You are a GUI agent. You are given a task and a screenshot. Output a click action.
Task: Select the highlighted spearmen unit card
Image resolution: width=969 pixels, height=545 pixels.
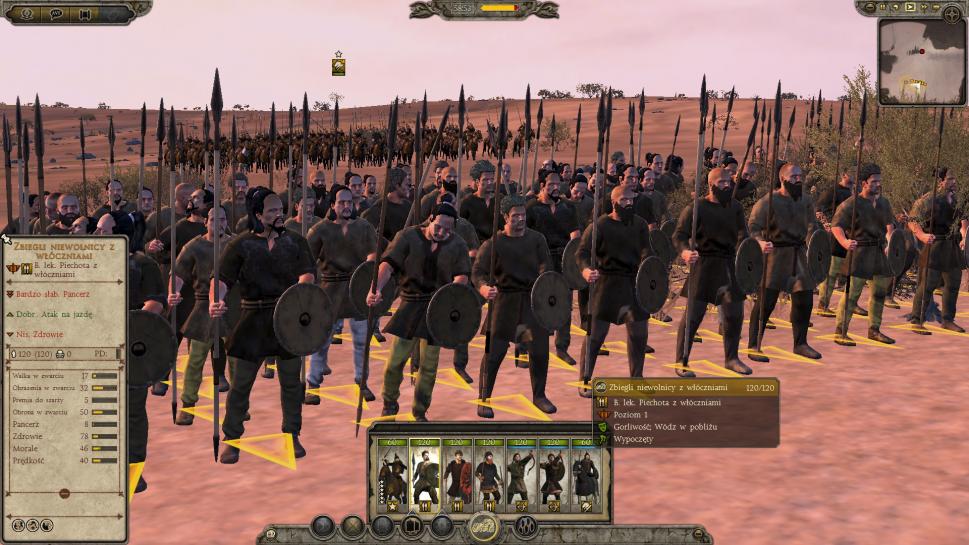(425, 476)
